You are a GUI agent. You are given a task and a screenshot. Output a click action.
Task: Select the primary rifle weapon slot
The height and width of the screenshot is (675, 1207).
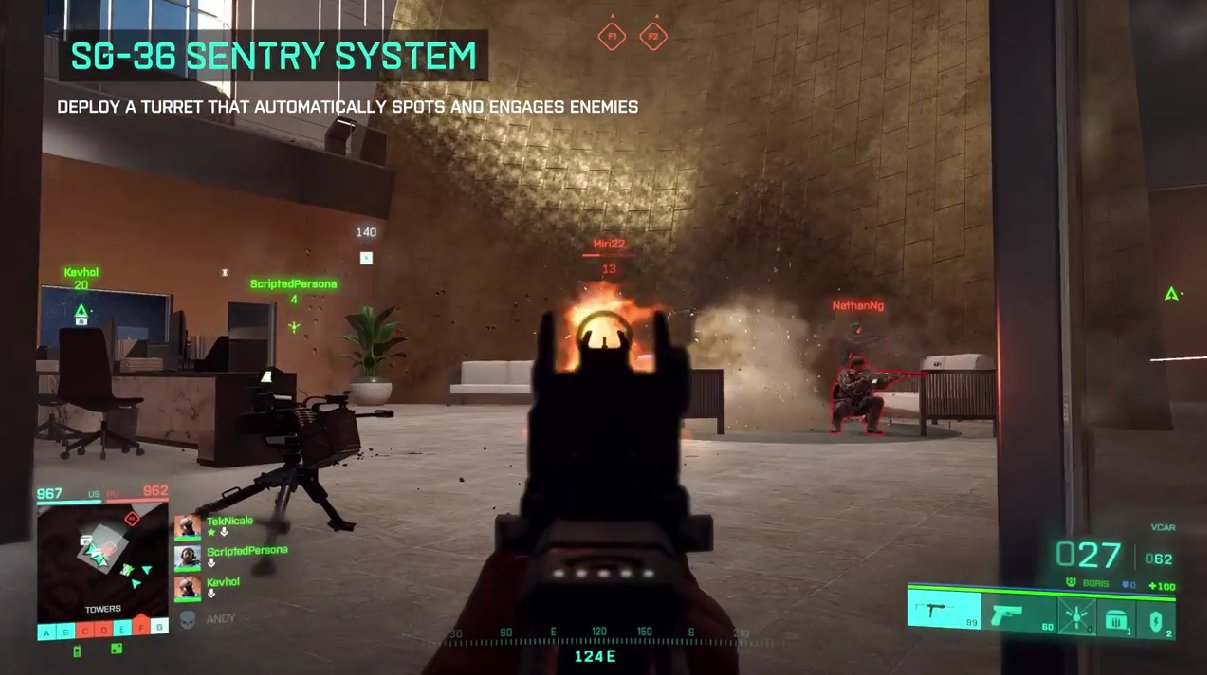pyautogui.click(x=943, y=611)
